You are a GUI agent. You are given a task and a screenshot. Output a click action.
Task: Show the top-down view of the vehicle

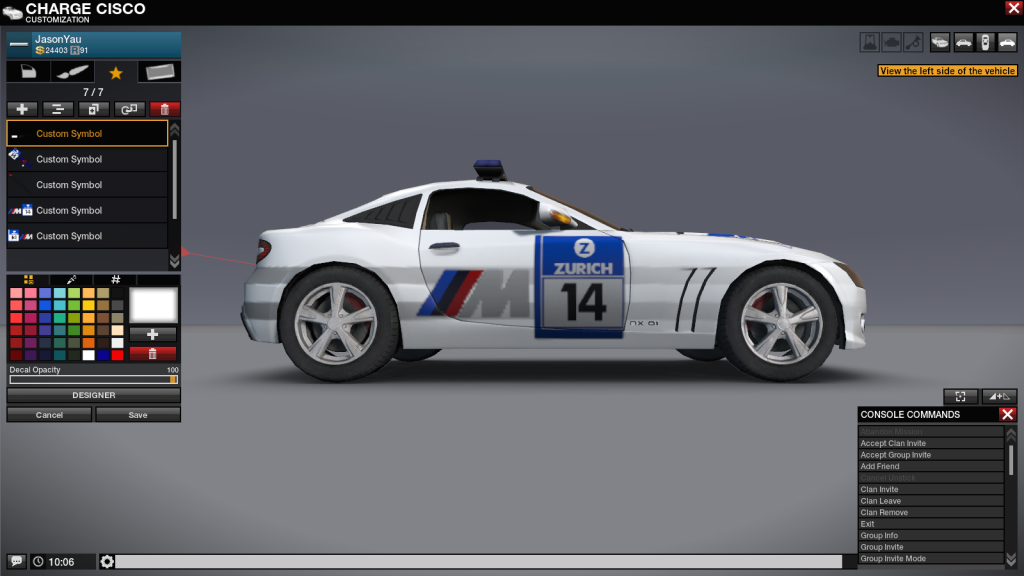pos(984,43)
